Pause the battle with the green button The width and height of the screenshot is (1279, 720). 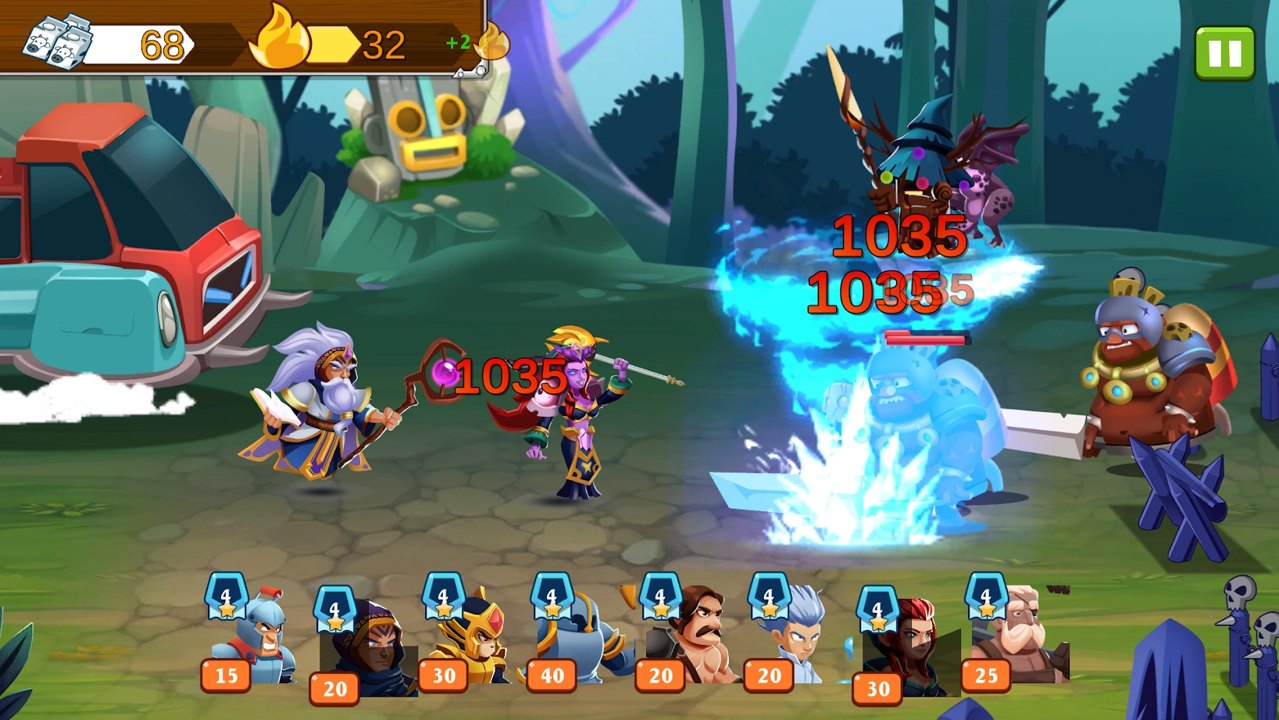pos(1224,52)
